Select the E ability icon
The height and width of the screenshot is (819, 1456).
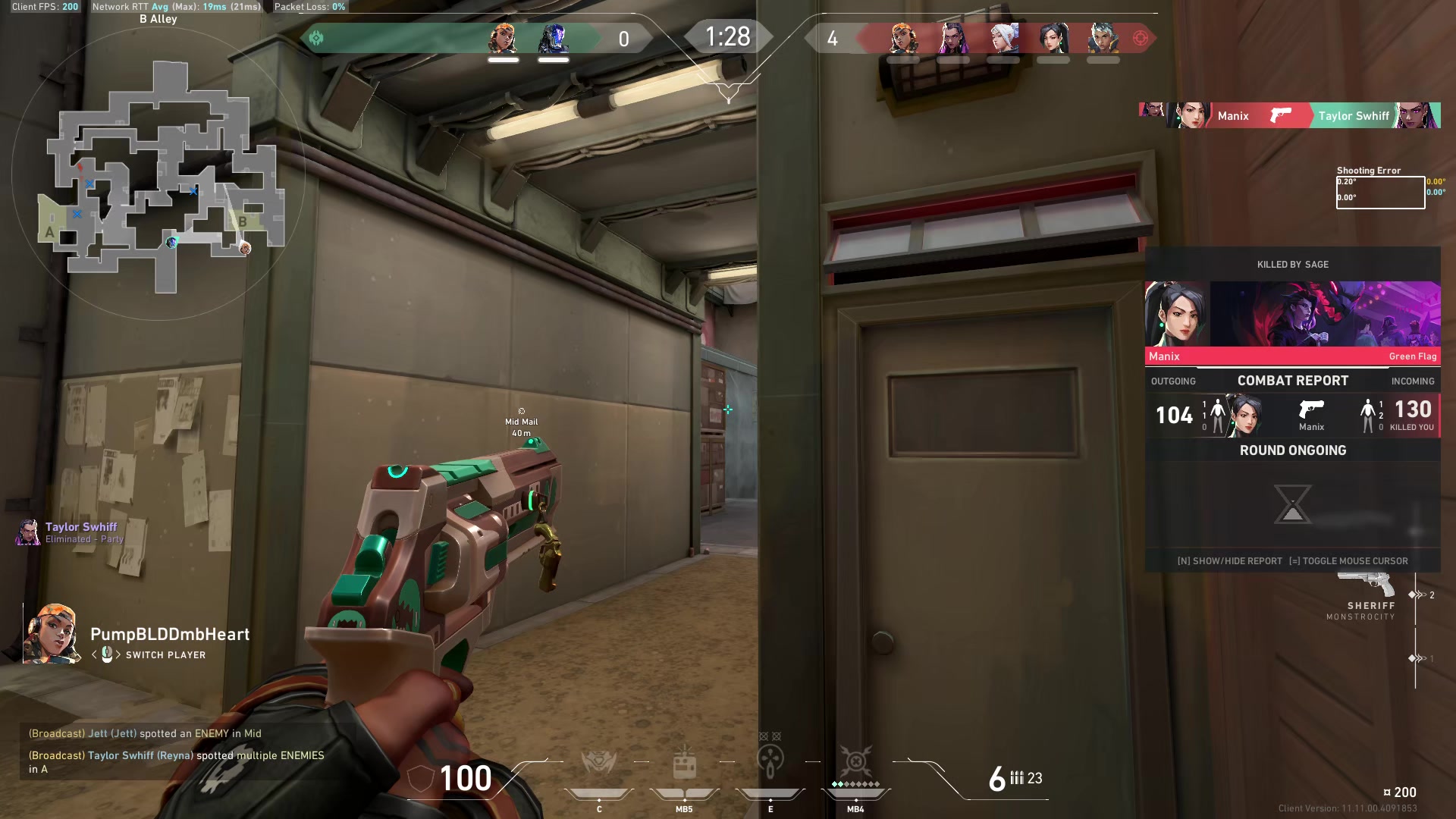coord(771,758)
